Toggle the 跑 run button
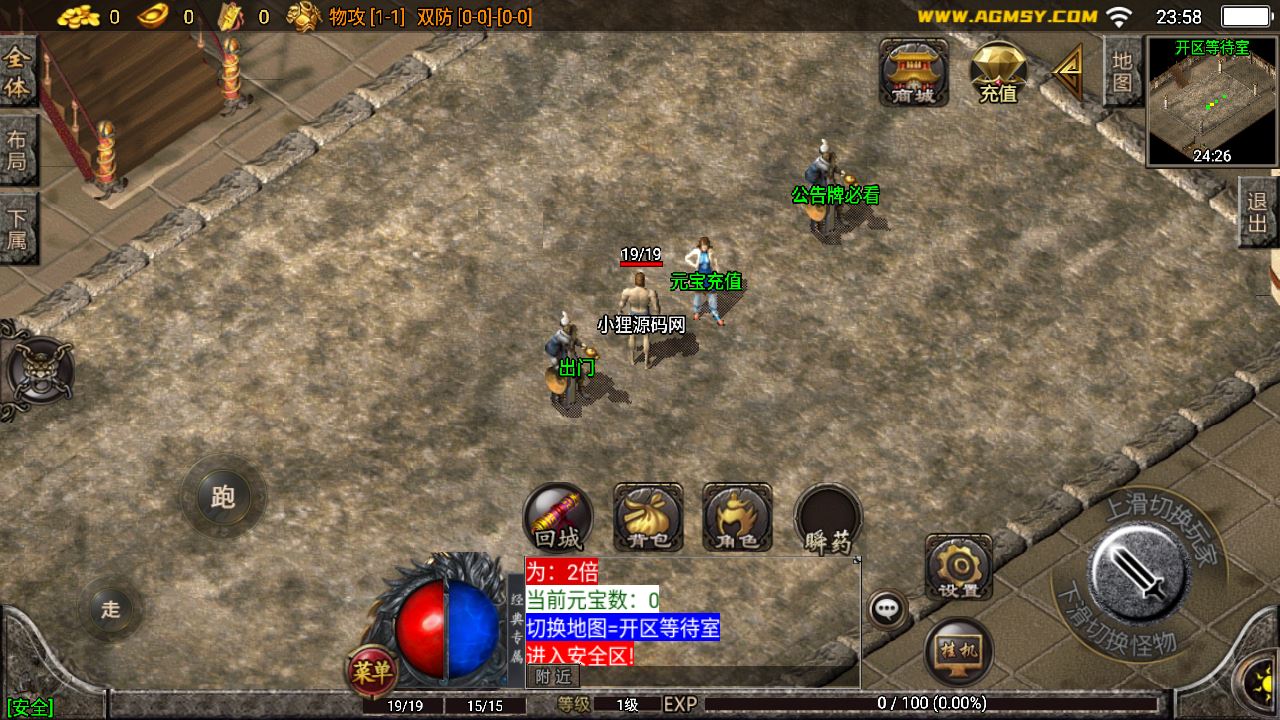 coord(223,497)
